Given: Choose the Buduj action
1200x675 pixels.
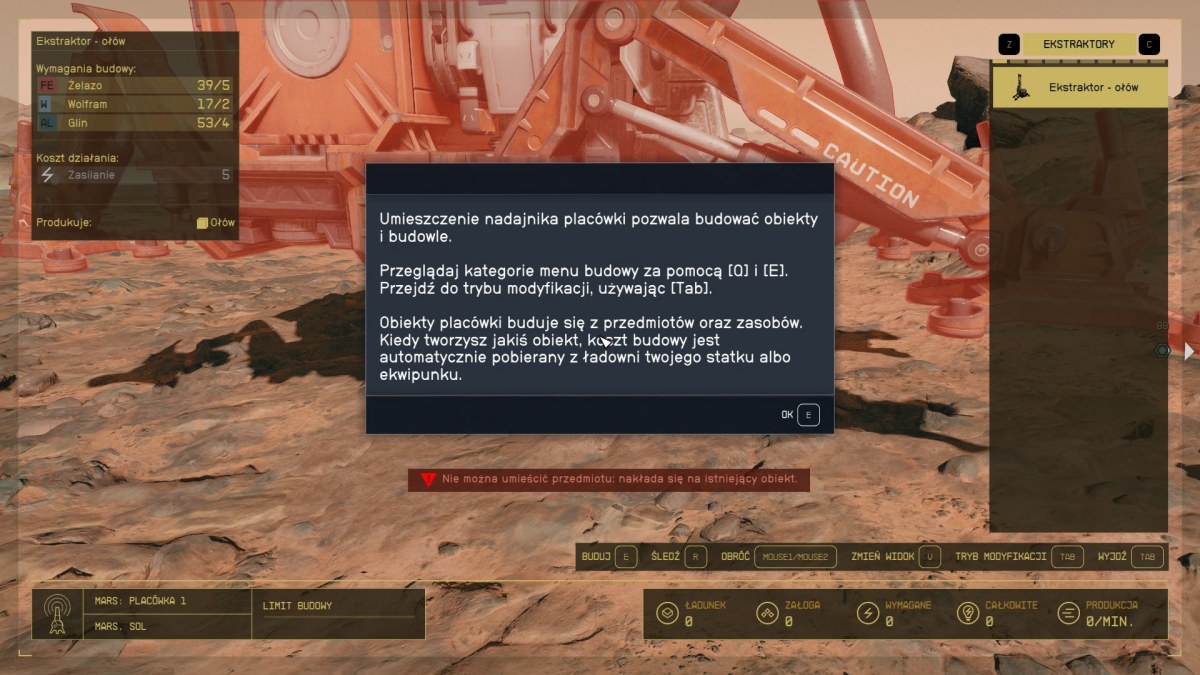Looking at the screenshot, I should 609,556.
